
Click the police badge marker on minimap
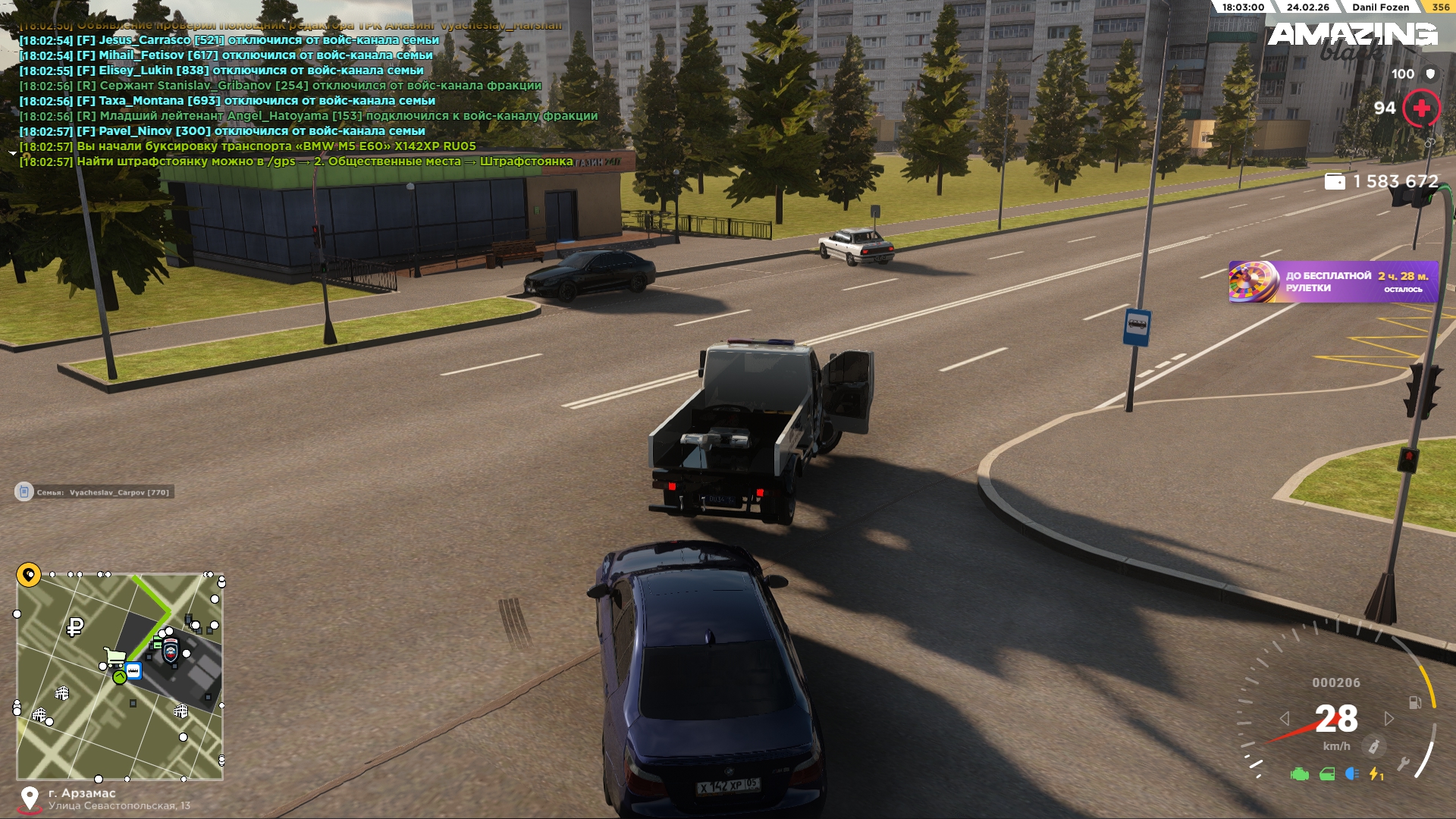click(171, 650)
